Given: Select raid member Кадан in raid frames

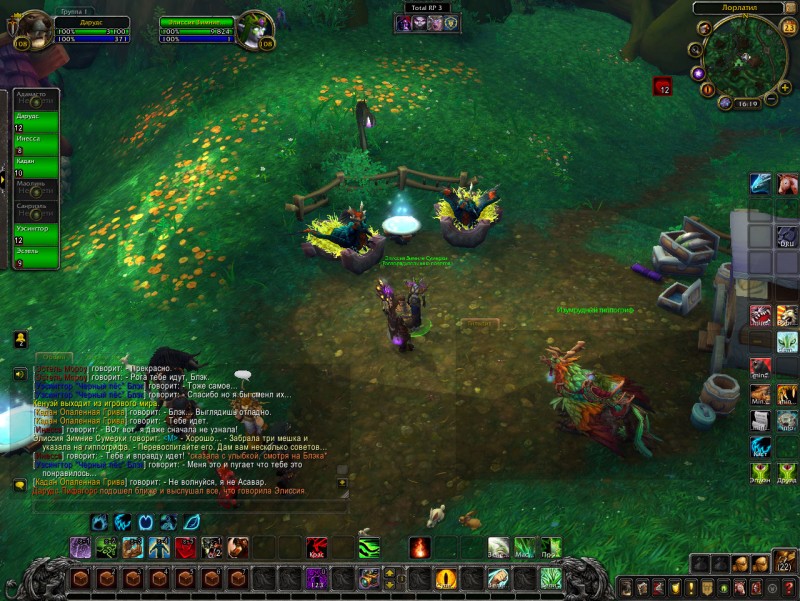Looking at the screenshot, I should [x=35, y=167].
